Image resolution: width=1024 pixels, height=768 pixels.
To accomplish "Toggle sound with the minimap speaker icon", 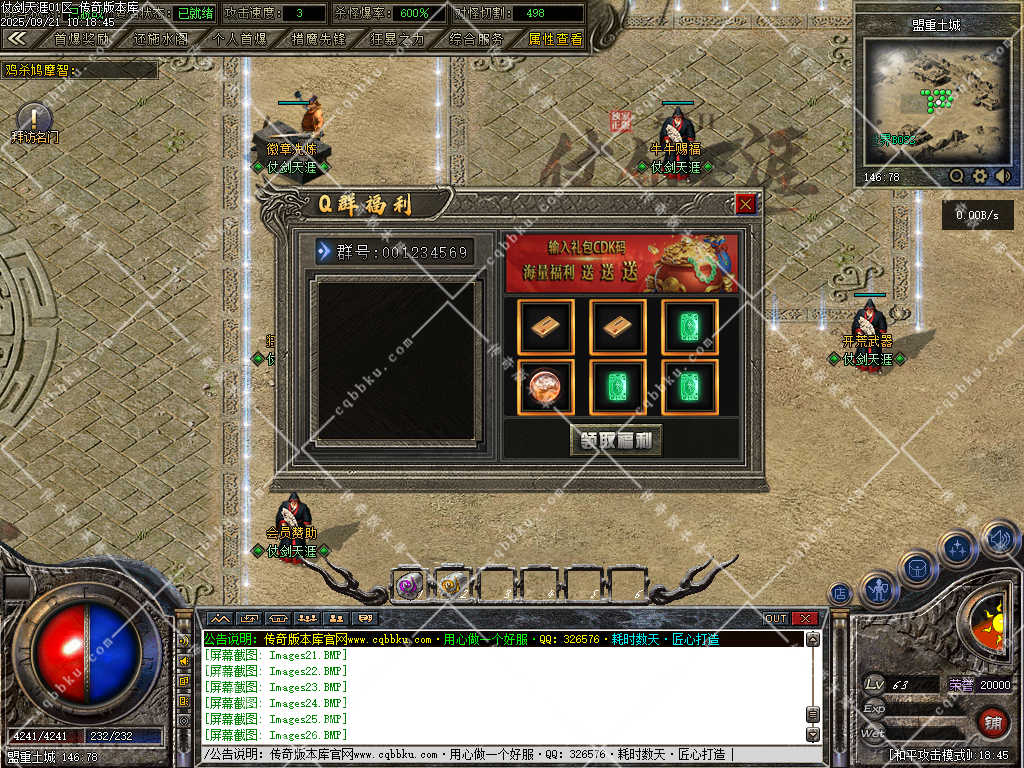I will (x=1002, y=176).
